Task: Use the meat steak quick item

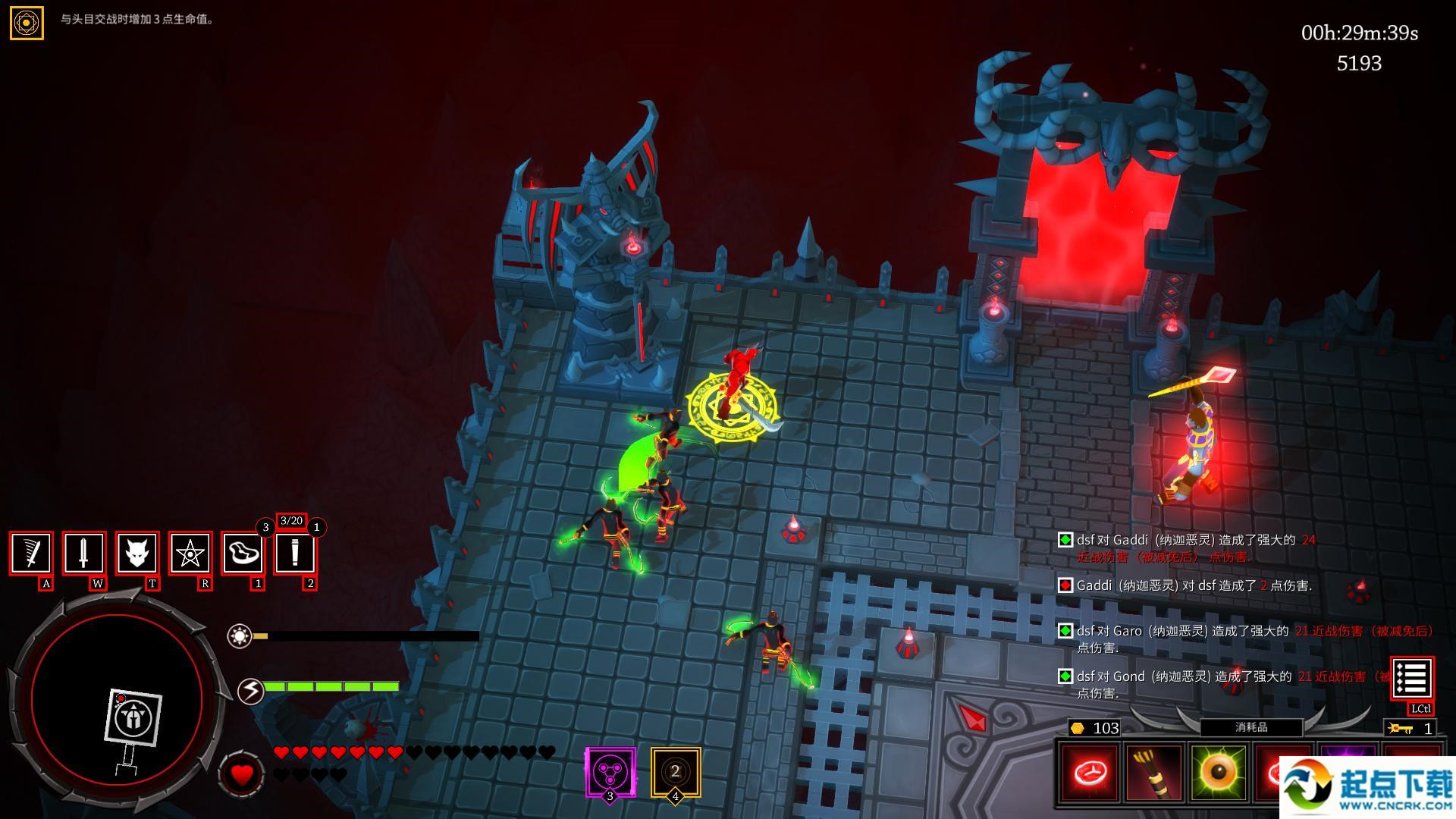Action: [243, 553]
